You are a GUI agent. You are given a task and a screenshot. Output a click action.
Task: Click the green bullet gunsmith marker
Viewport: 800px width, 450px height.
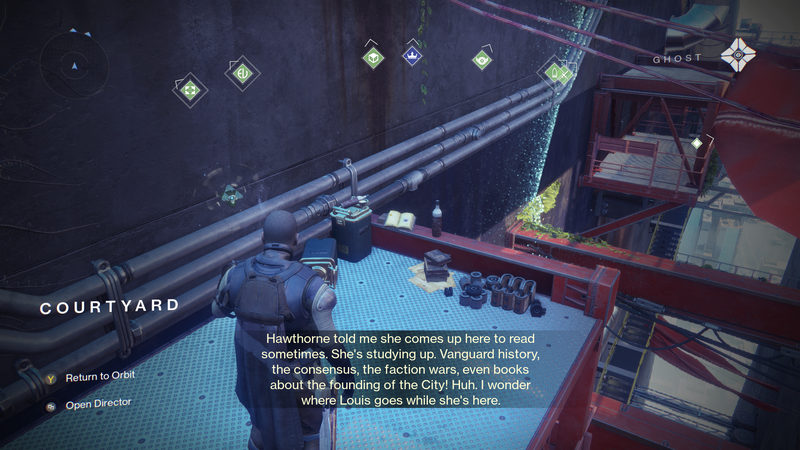pos(553,72)
